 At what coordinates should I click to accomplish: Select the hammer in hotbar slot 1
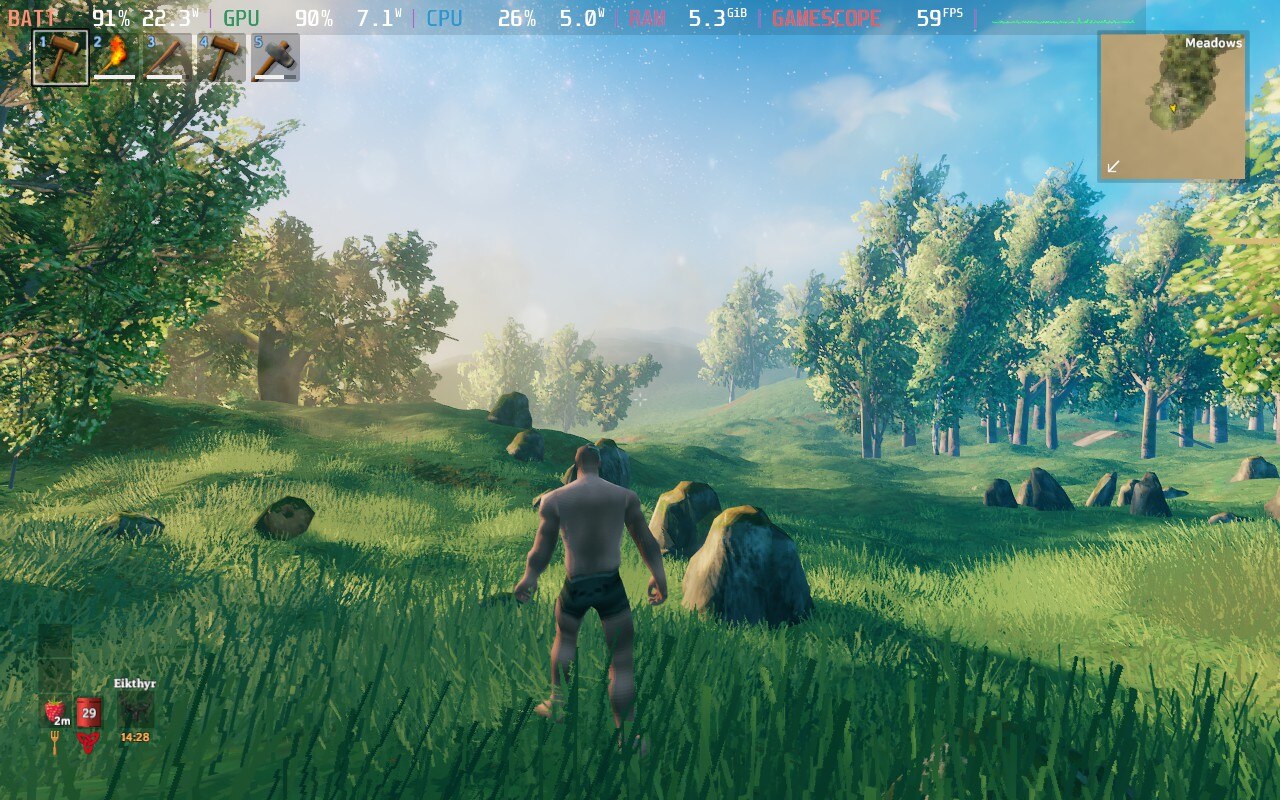pyautogui.click(x=60, y=58)
